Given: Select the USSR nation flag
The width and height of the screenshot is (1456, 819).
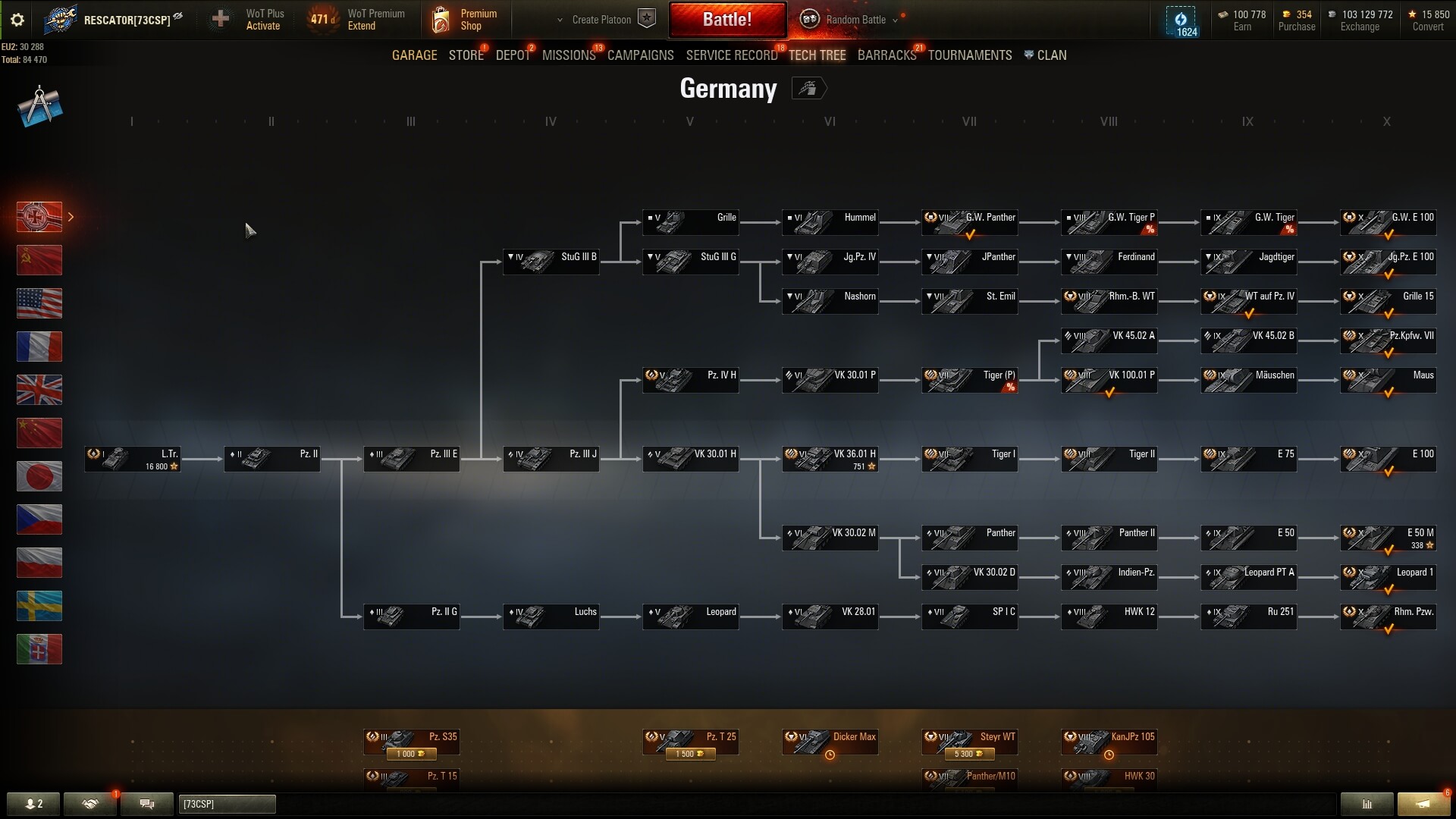Looking at the screenshot, I should click(39, 260).
